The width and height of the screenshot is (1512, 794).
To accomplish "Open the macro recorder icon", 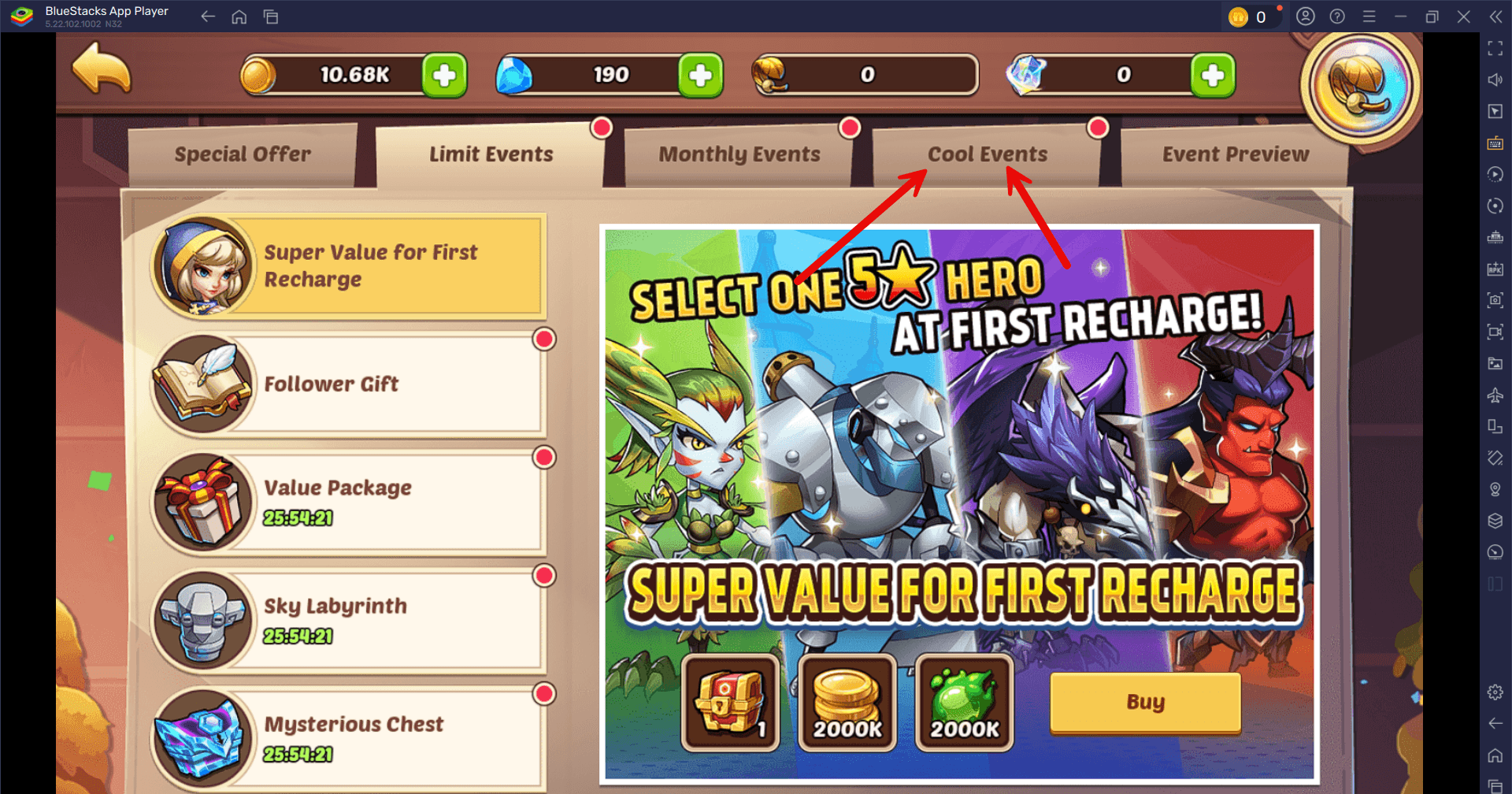I will click(1494, 174).
